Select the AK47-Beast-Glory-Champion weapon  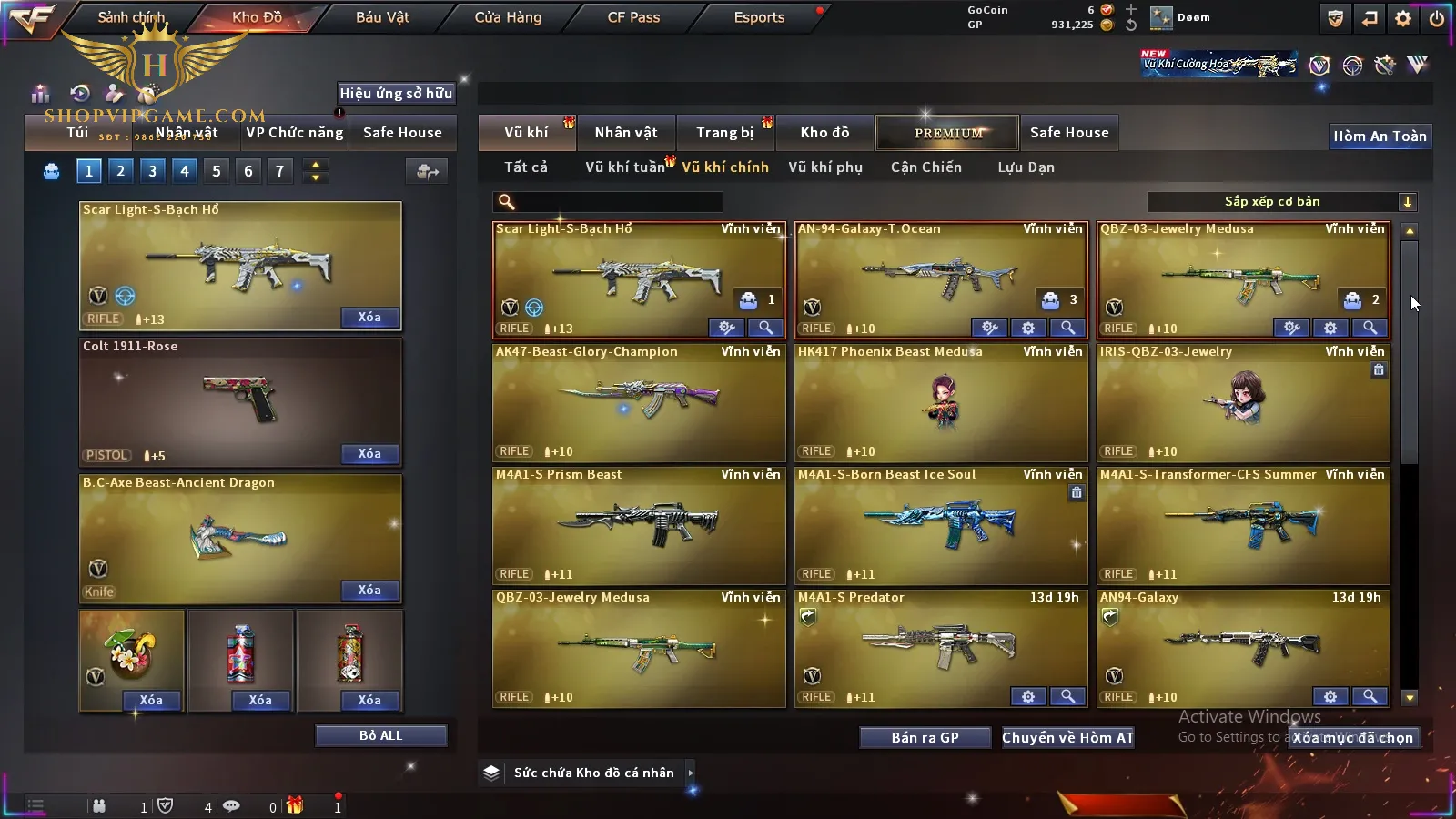click(638, 402)
